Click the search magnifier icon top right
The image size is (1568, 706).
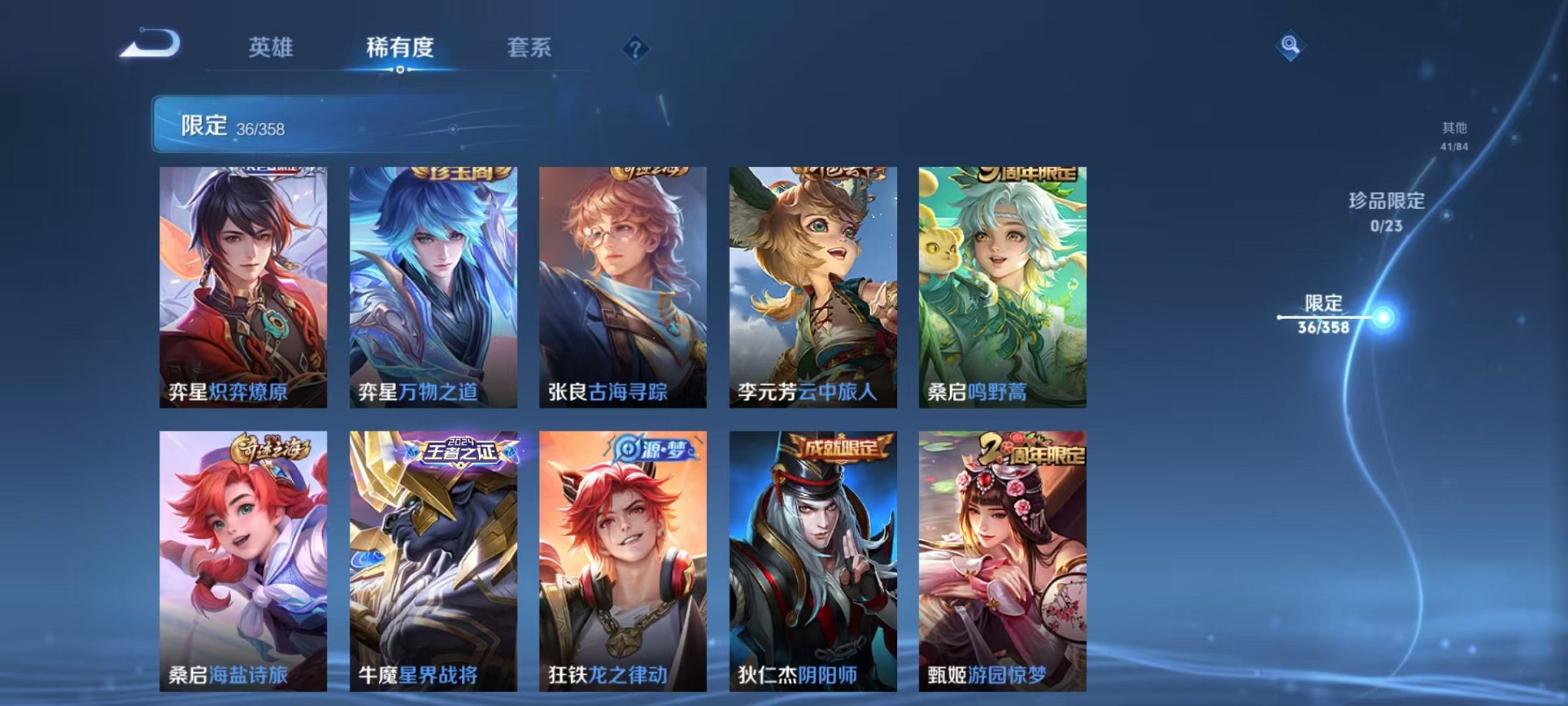click(x=1289, y=46)
